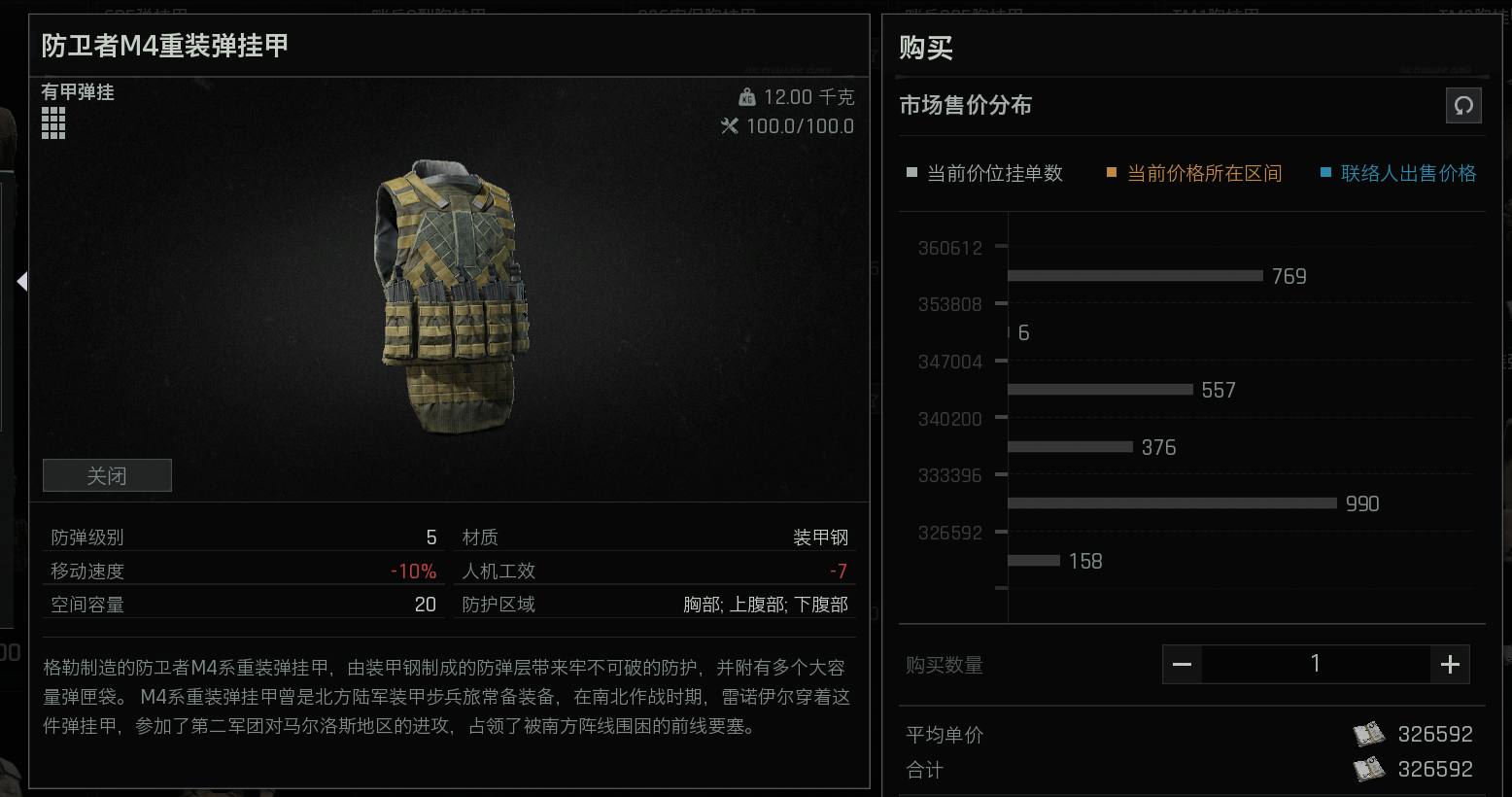Click the plus stepper to increase 购买数量
The image size is (1512, 797).
[x=1449, y=664]
